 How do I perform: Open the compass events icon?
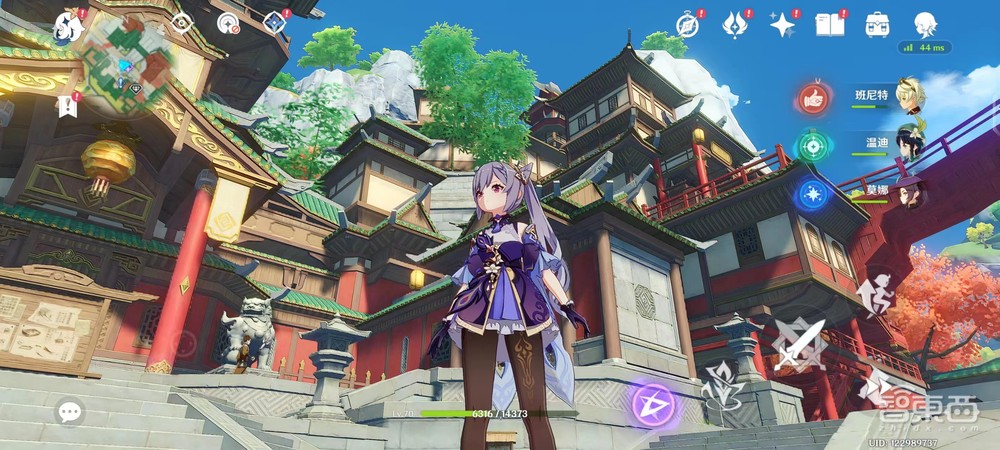point(688,23)
